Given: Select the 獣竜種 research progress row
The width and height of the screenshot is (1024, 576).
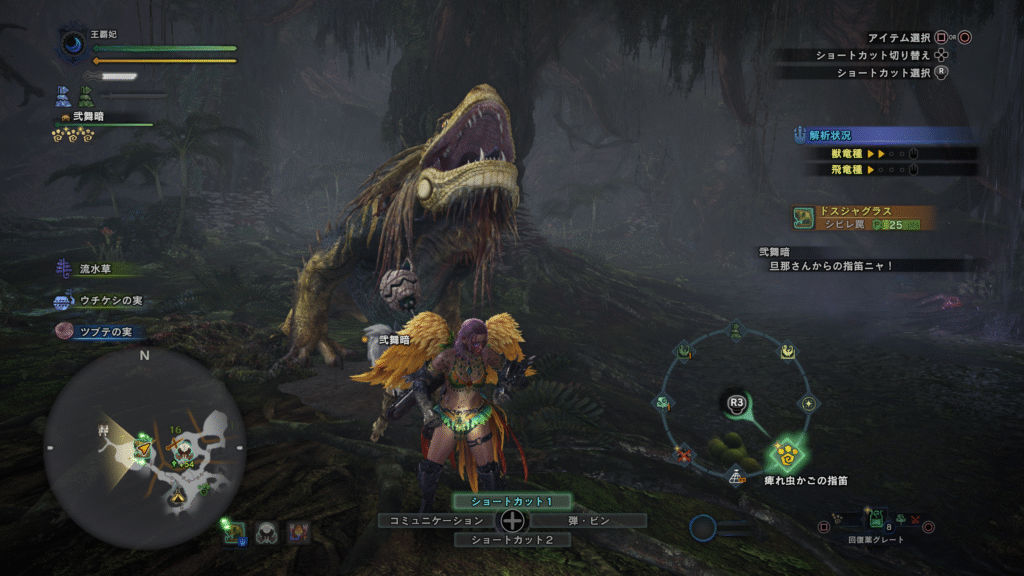Looking at the screenshot, I should click(889, 153).
